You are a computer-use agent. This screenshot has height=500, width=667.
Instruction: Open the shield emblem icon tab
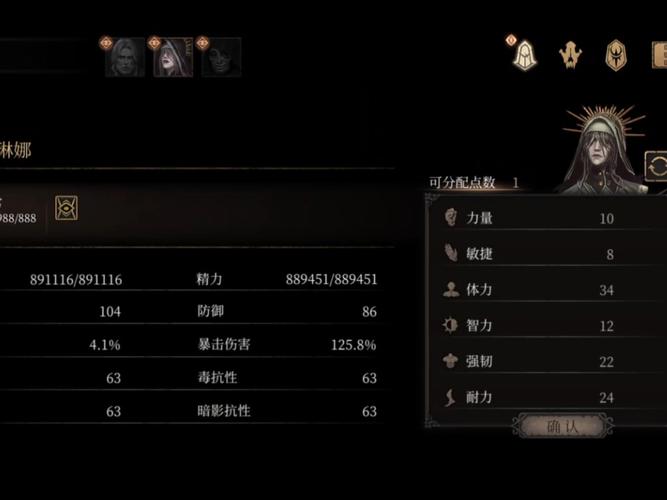(x=617, y=55)
